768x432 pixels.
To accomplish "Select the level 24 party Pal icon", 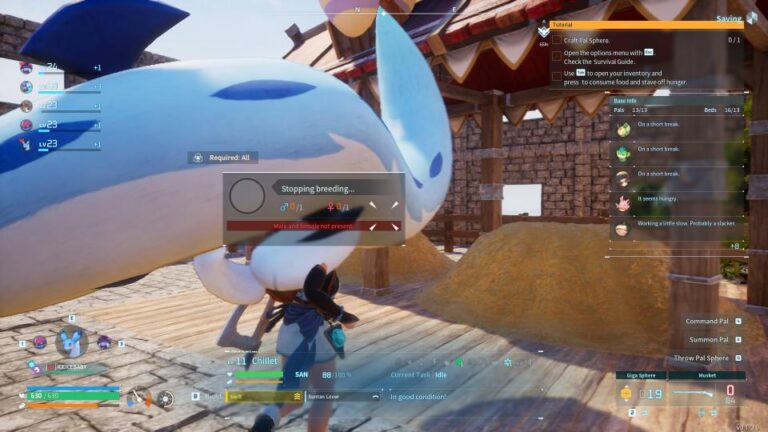I will click(26, 68).
